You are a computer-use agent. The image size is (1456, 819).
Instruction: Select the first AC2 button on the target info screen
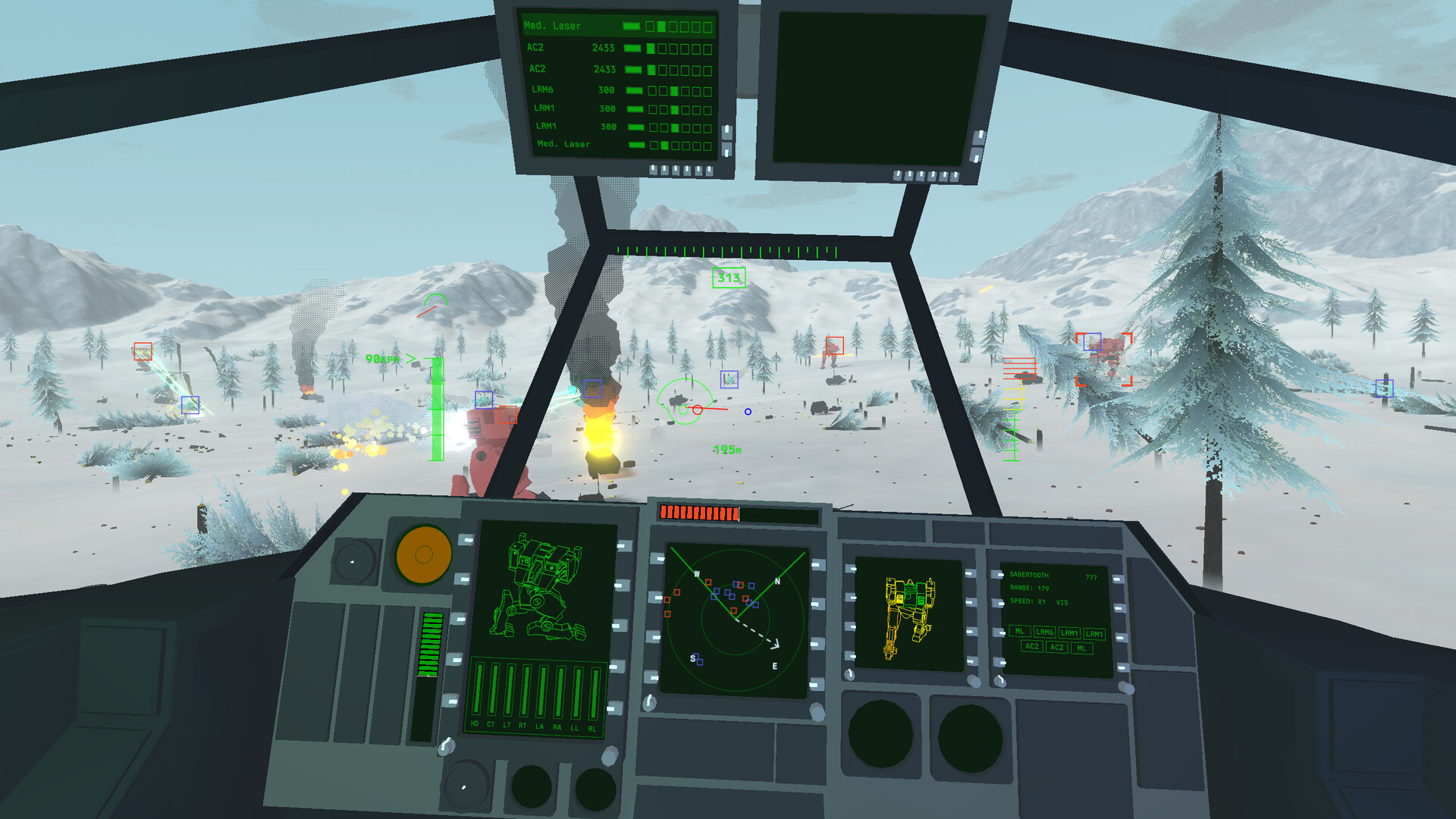[1032, 647]
